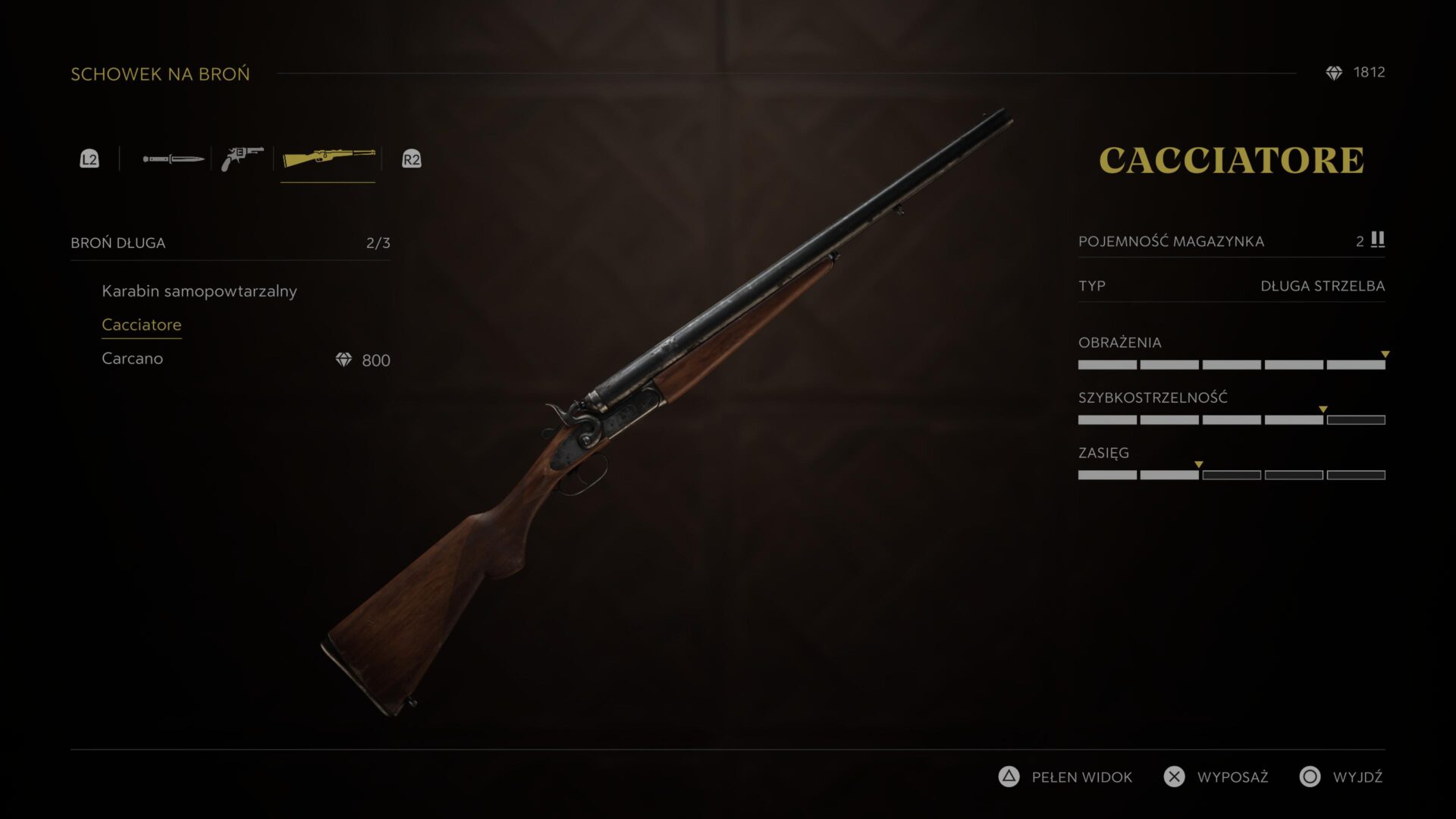Show the Pełen widok full view
The image size is (1456, 819).
point(1065,777)
